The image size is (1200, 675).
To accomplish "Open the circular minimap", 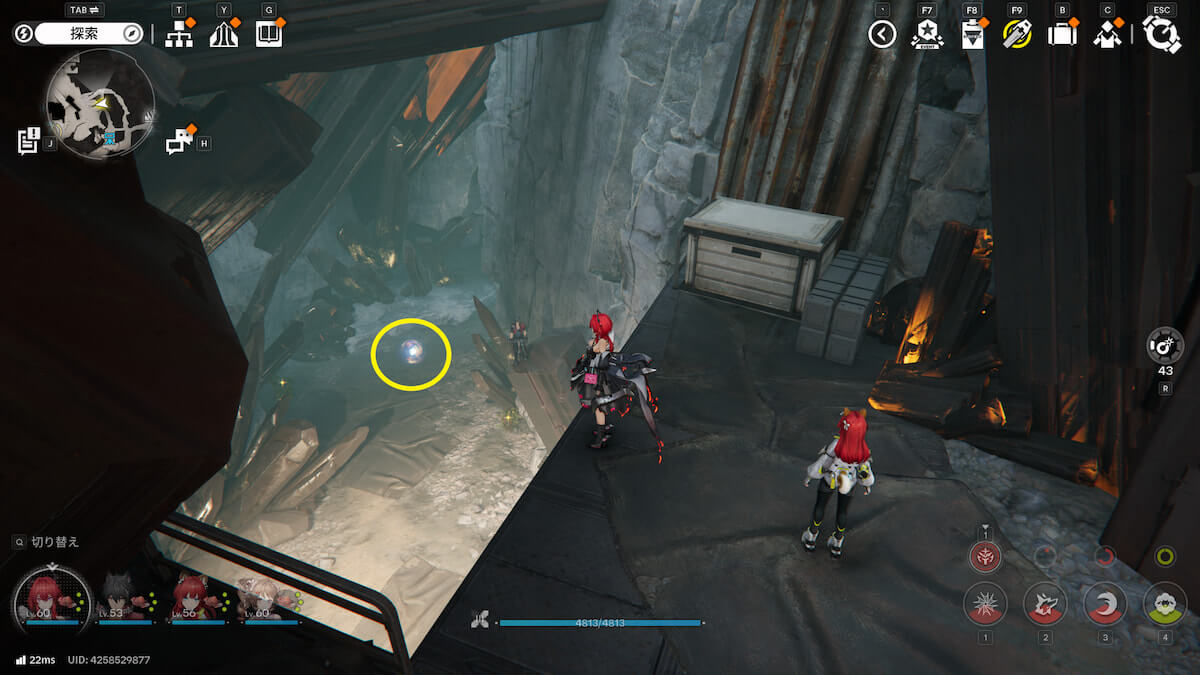I will coord(99,104).
